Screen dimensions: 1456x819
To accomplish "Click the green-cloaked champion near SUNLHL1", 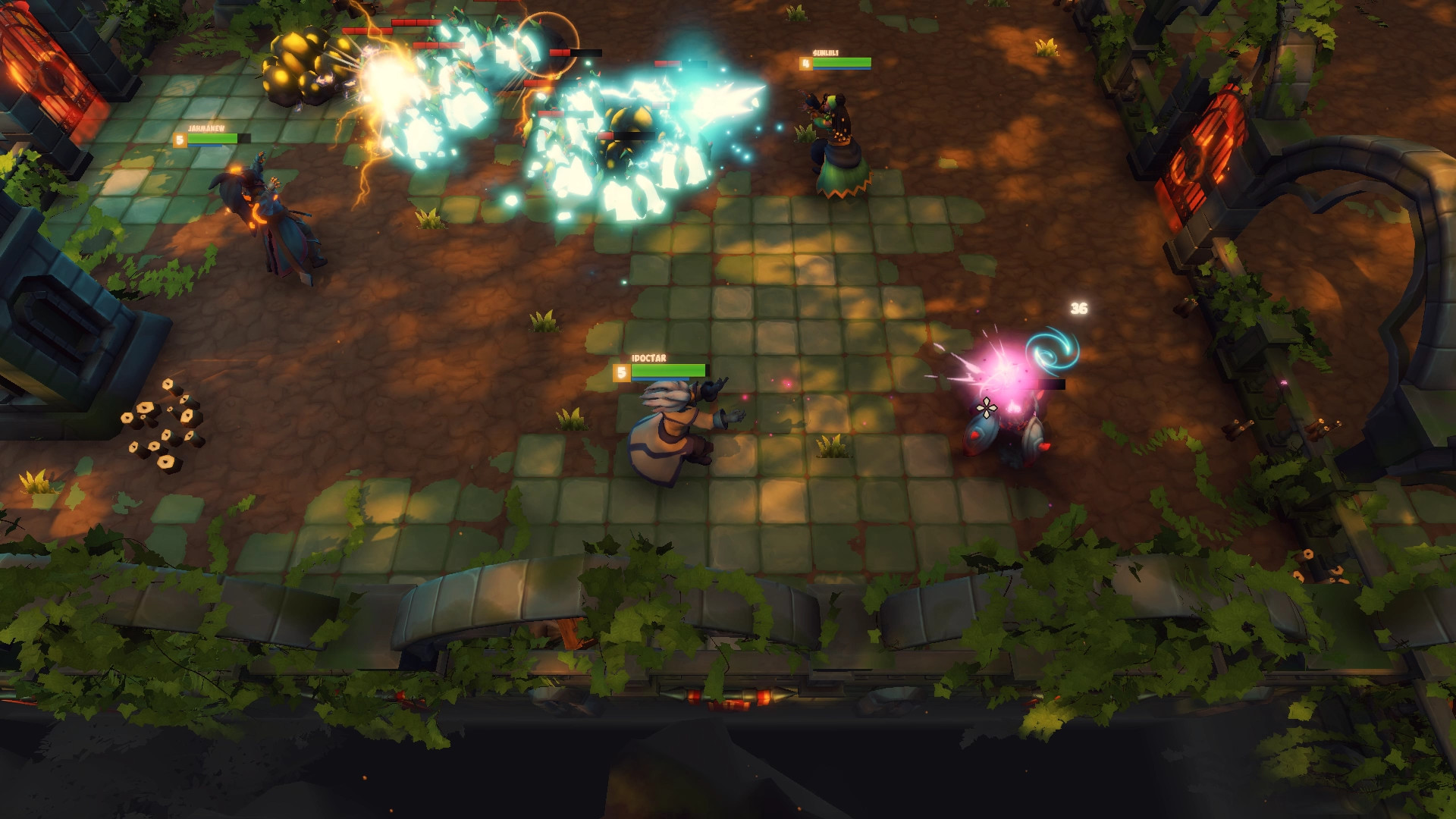I will click(839, 152).
